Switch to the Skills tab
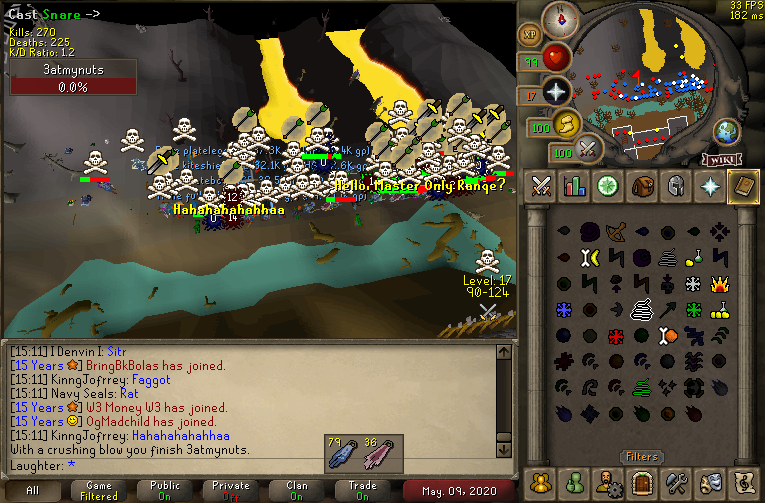This screenshot has width=765, height=503. coord(575,186)
